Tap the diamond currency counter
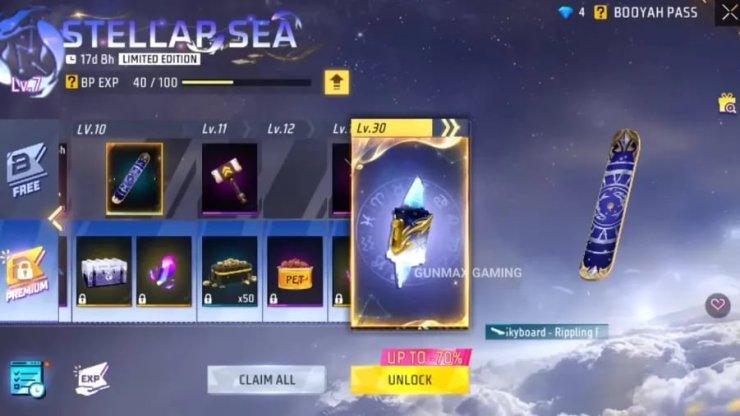 pyautogui.click(x=572, y=13)
